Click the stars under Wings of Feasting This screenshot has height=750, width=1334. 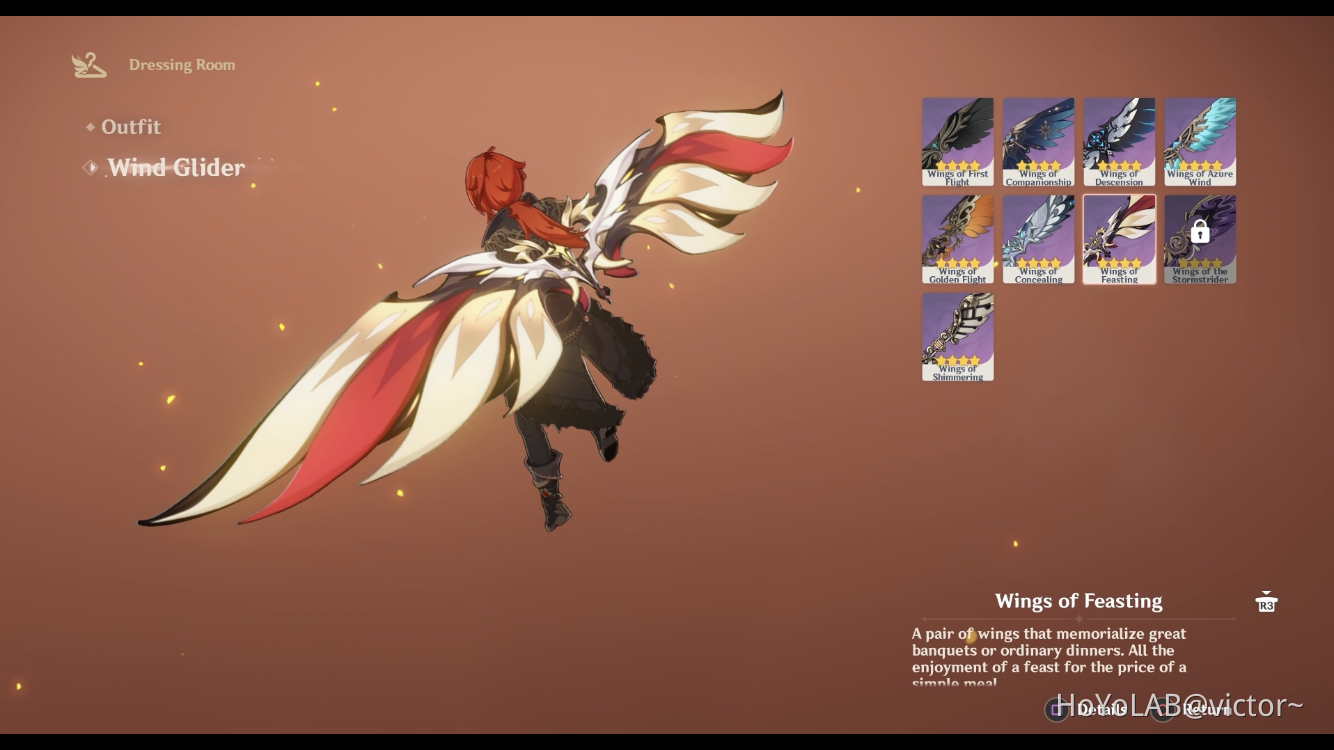[x=1119, y=265]
